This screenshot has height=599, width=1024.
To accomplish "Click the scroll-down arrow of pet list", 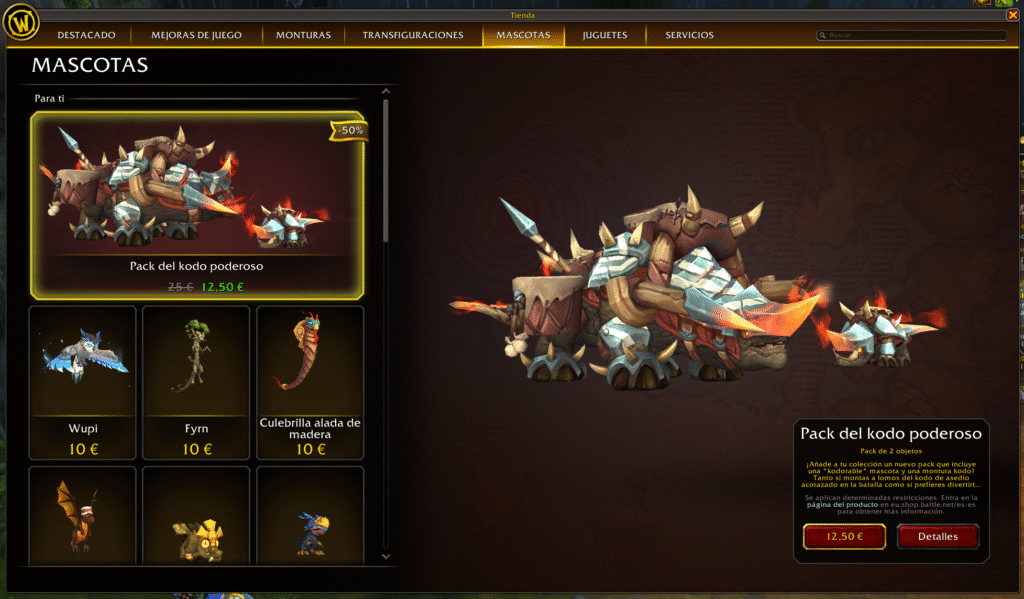I will click(x=386, y=554).
